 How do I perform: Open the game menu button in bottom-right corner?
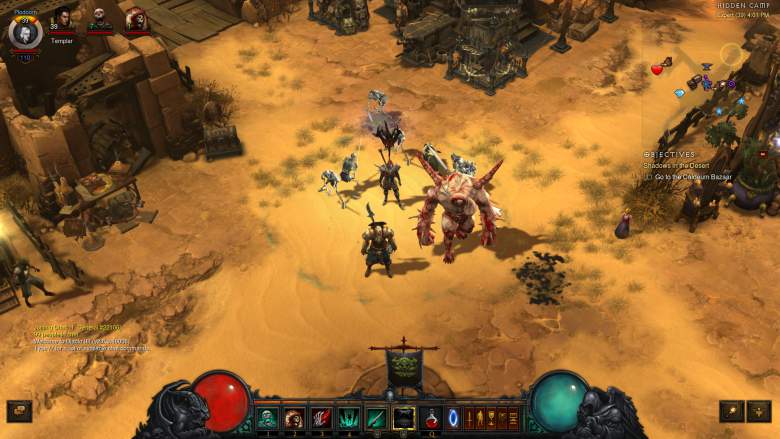[759, 411]
